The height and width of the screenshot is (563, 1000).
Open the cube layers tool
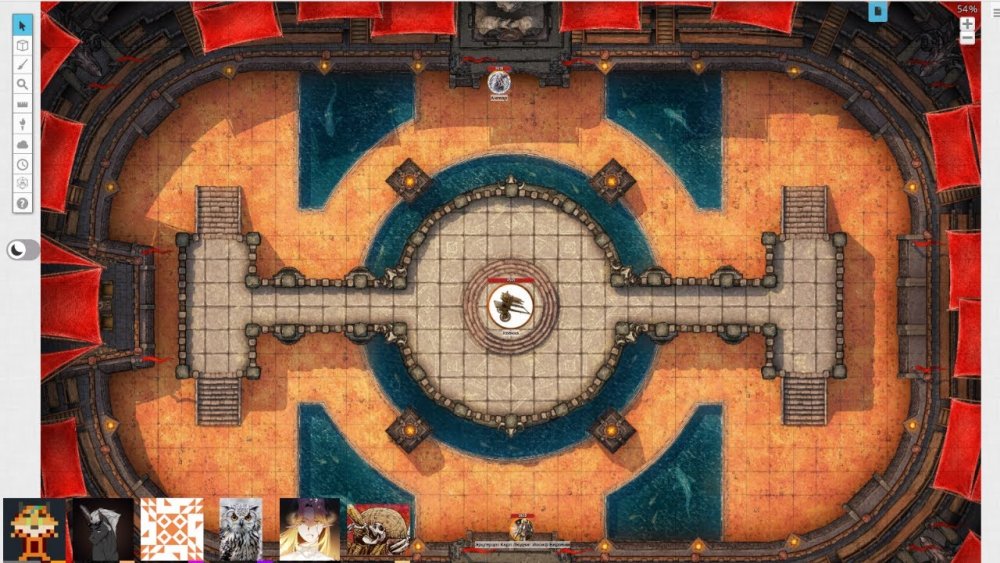[23, 45]
